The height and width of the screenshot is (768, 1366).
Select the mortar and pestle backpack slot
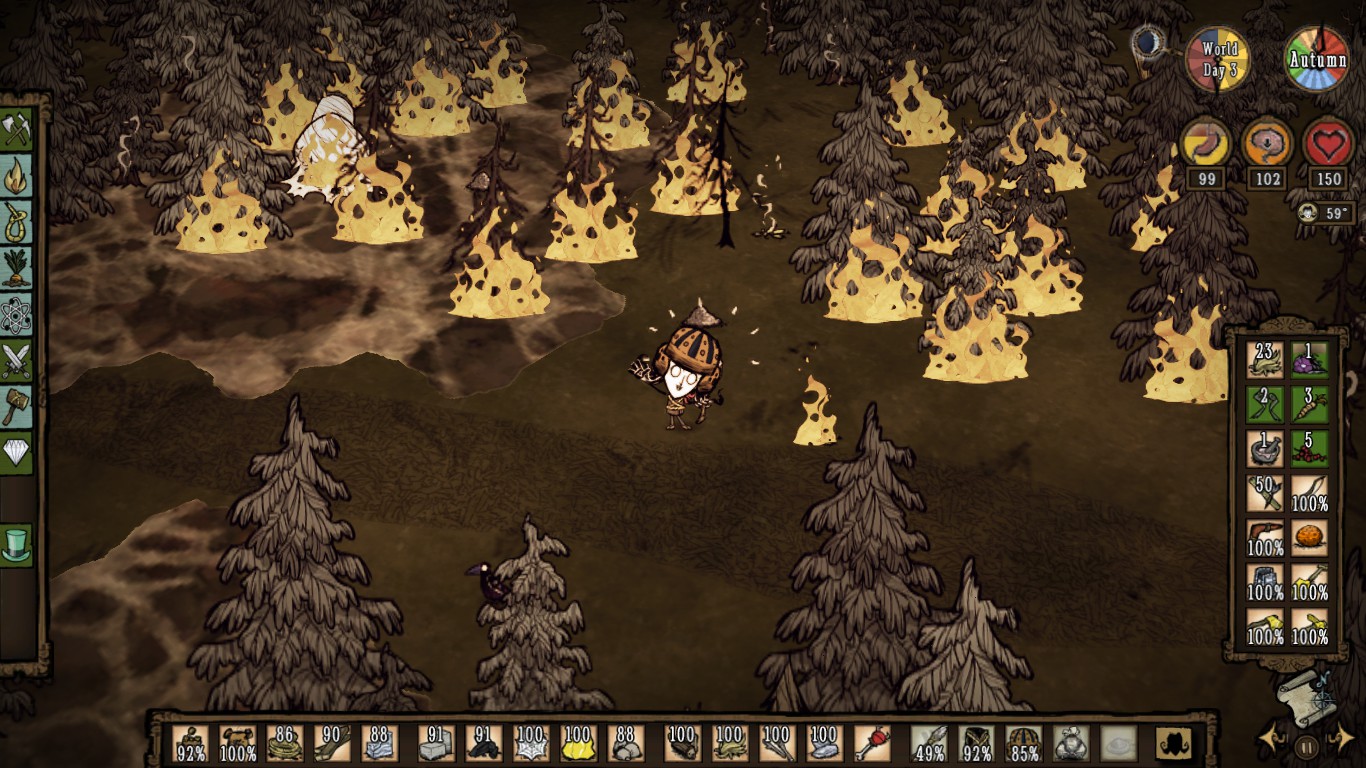[x=1265, y=447]
